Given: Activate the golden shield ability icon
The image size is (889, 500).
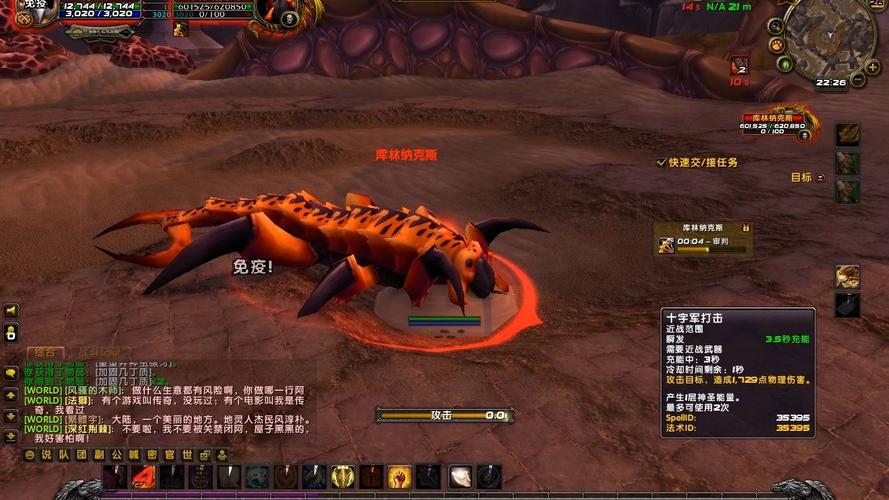Looking at the screenshot, I should point(343,477).
